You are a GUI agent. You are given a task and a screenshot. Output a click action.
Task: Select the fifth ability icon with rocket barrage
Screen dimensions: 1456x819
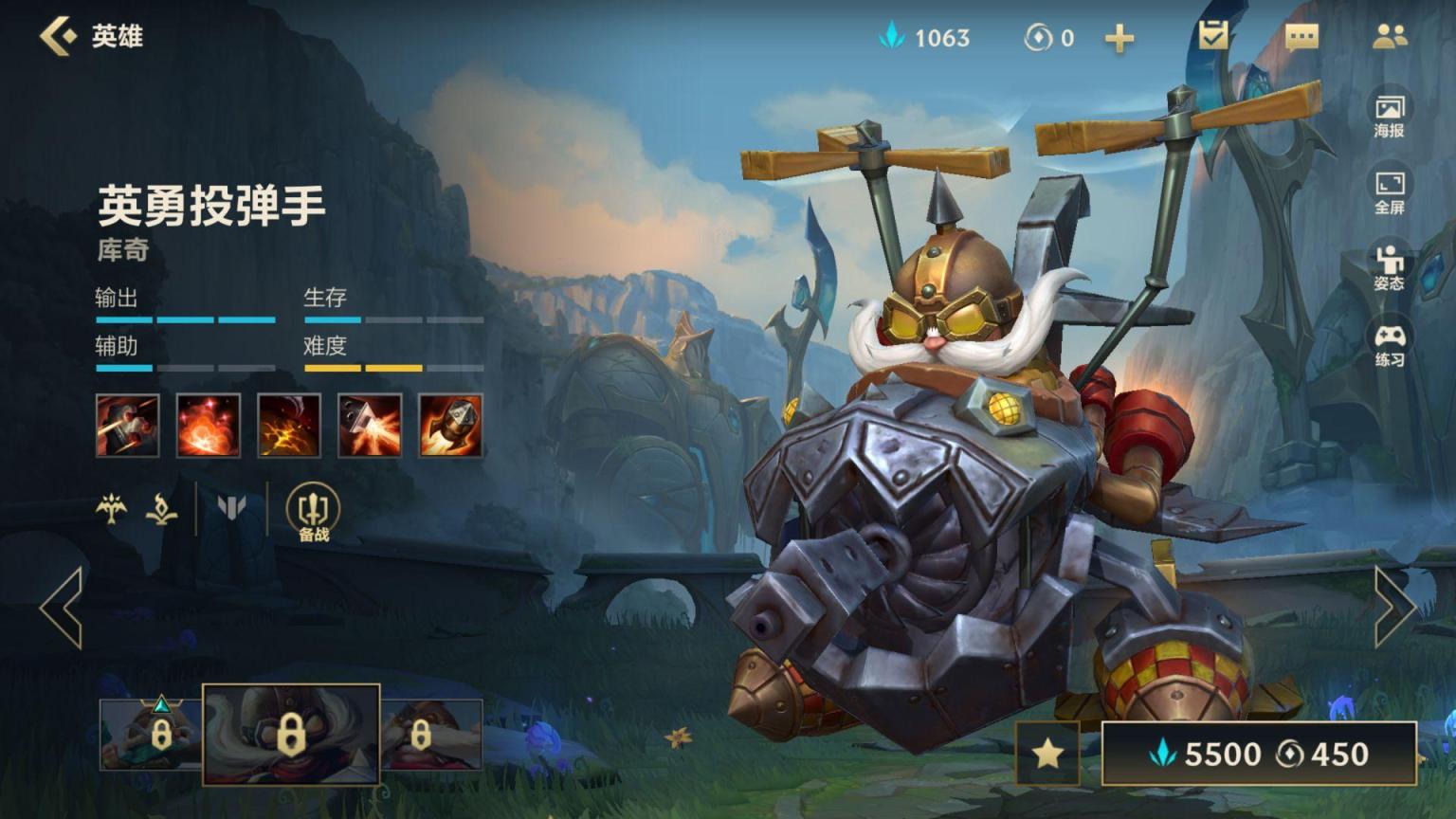click(x=450, y=426)
